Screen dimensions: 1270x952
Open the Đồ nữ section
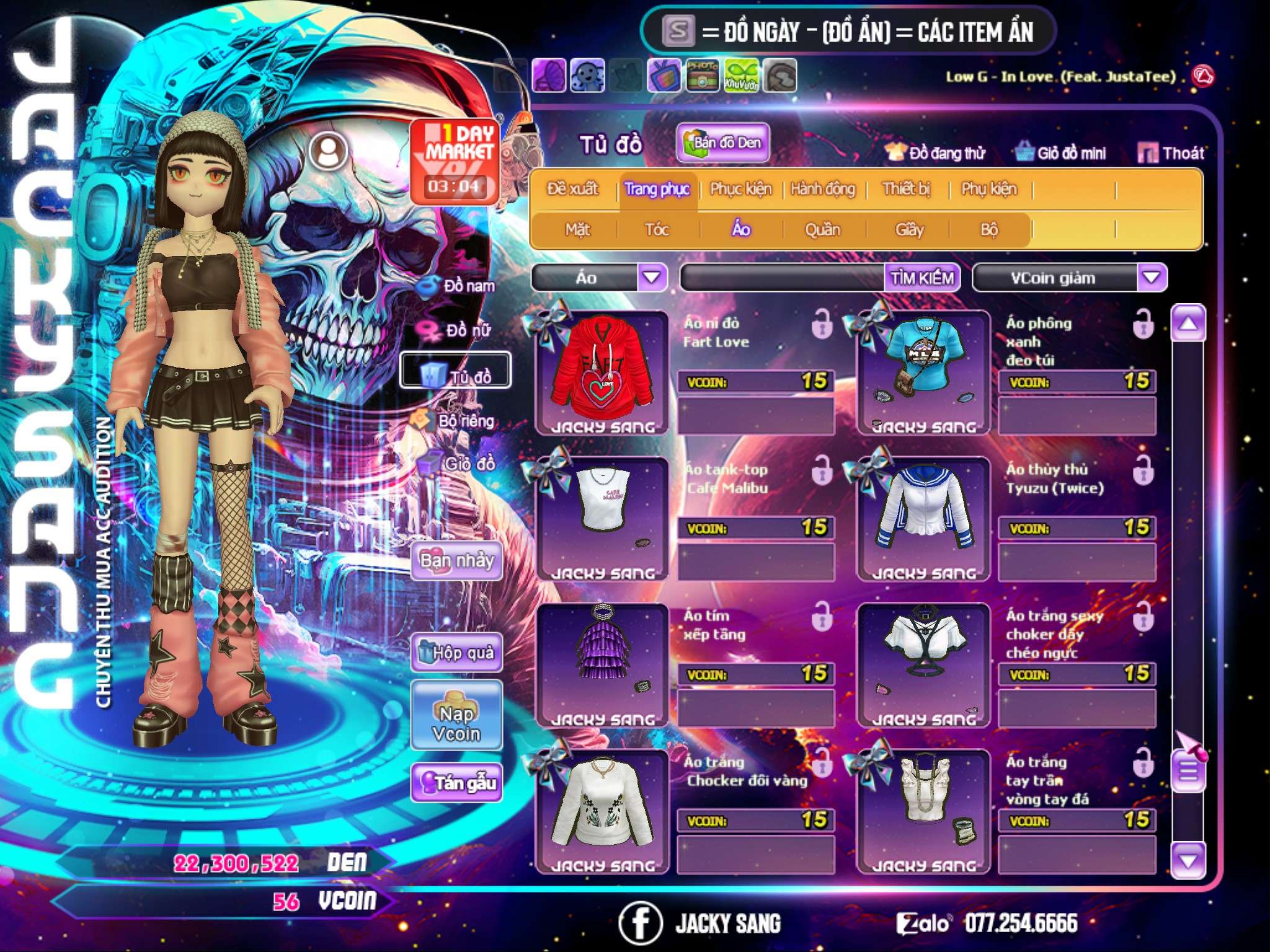click(459, 330)
